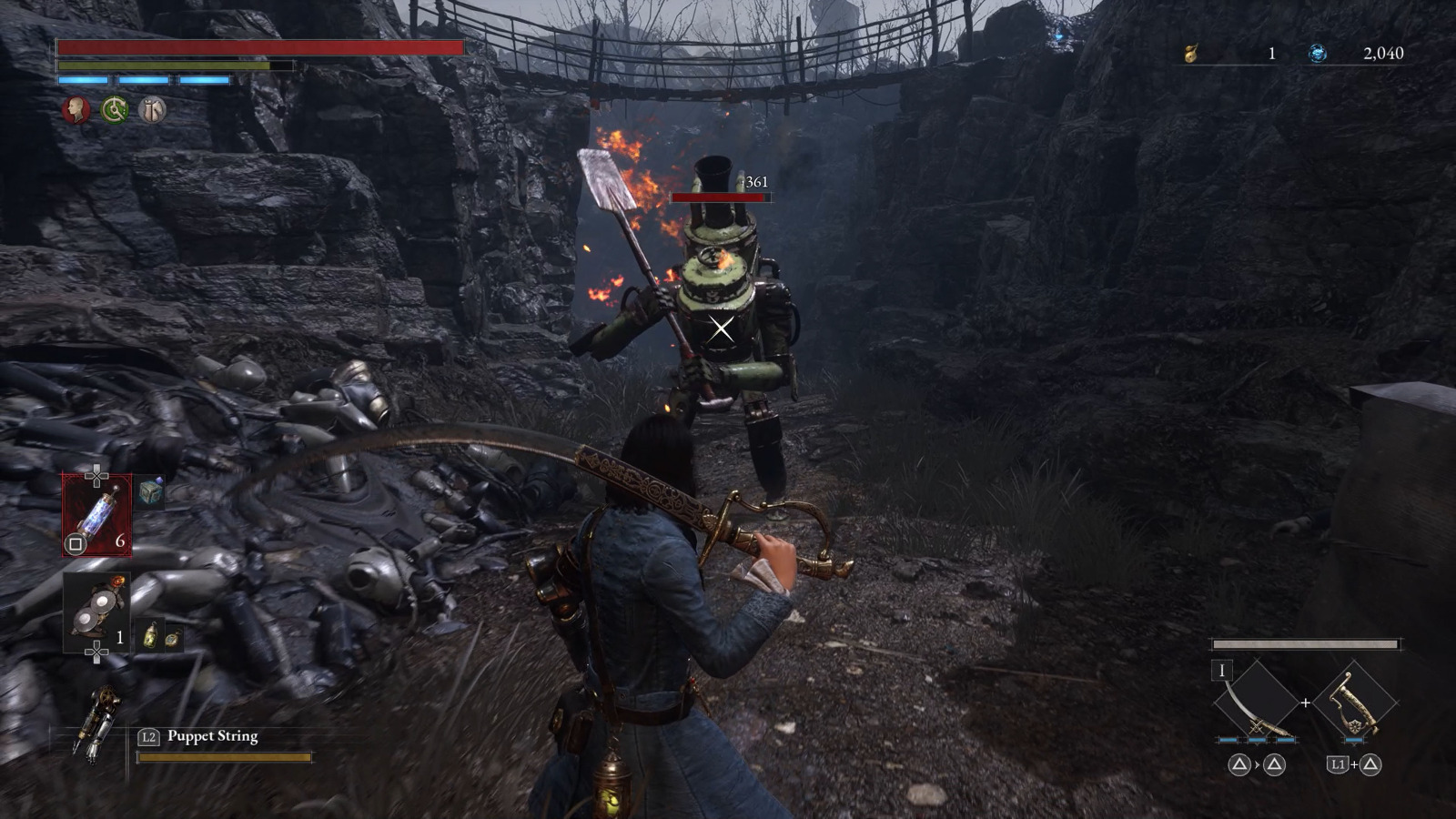This screenshot has height=819, width=1456.
Task: Select the Pulse Cell belt slot
Action: [x=96, y=515]
